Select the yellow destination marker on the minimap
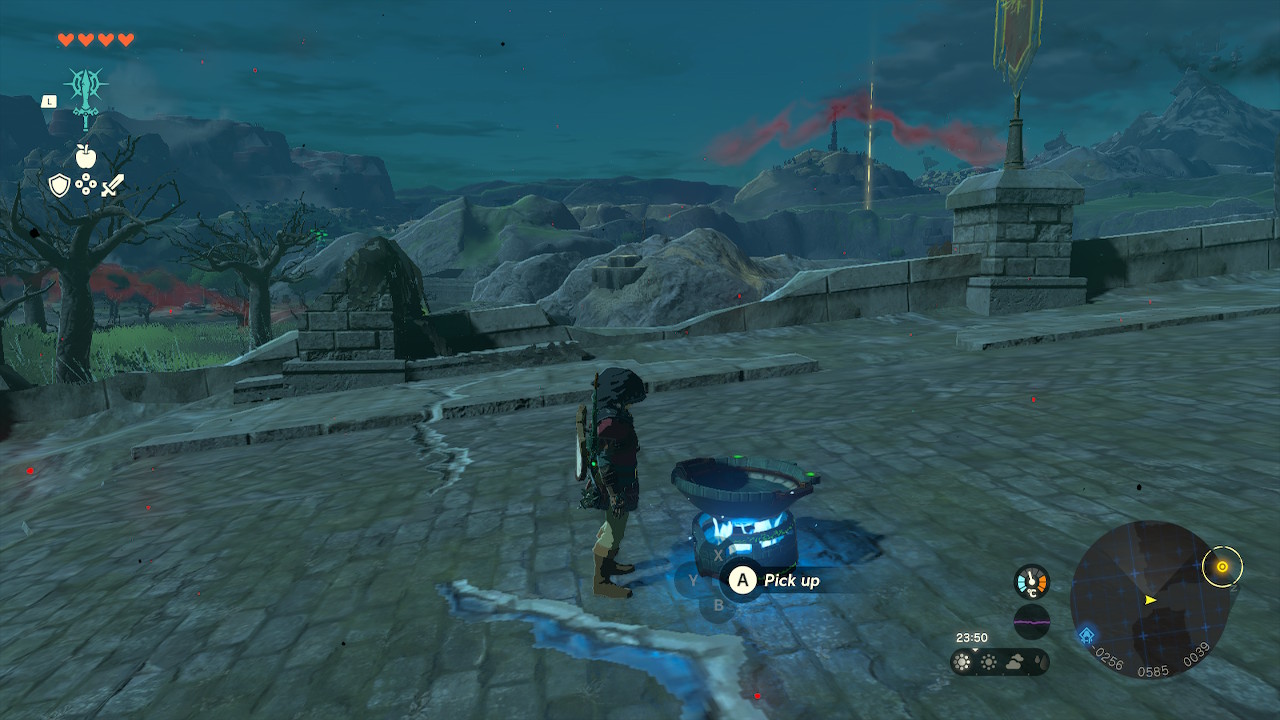Image resolution: width=1280 pixels, height=720 pixels. tap(1222, 567)
